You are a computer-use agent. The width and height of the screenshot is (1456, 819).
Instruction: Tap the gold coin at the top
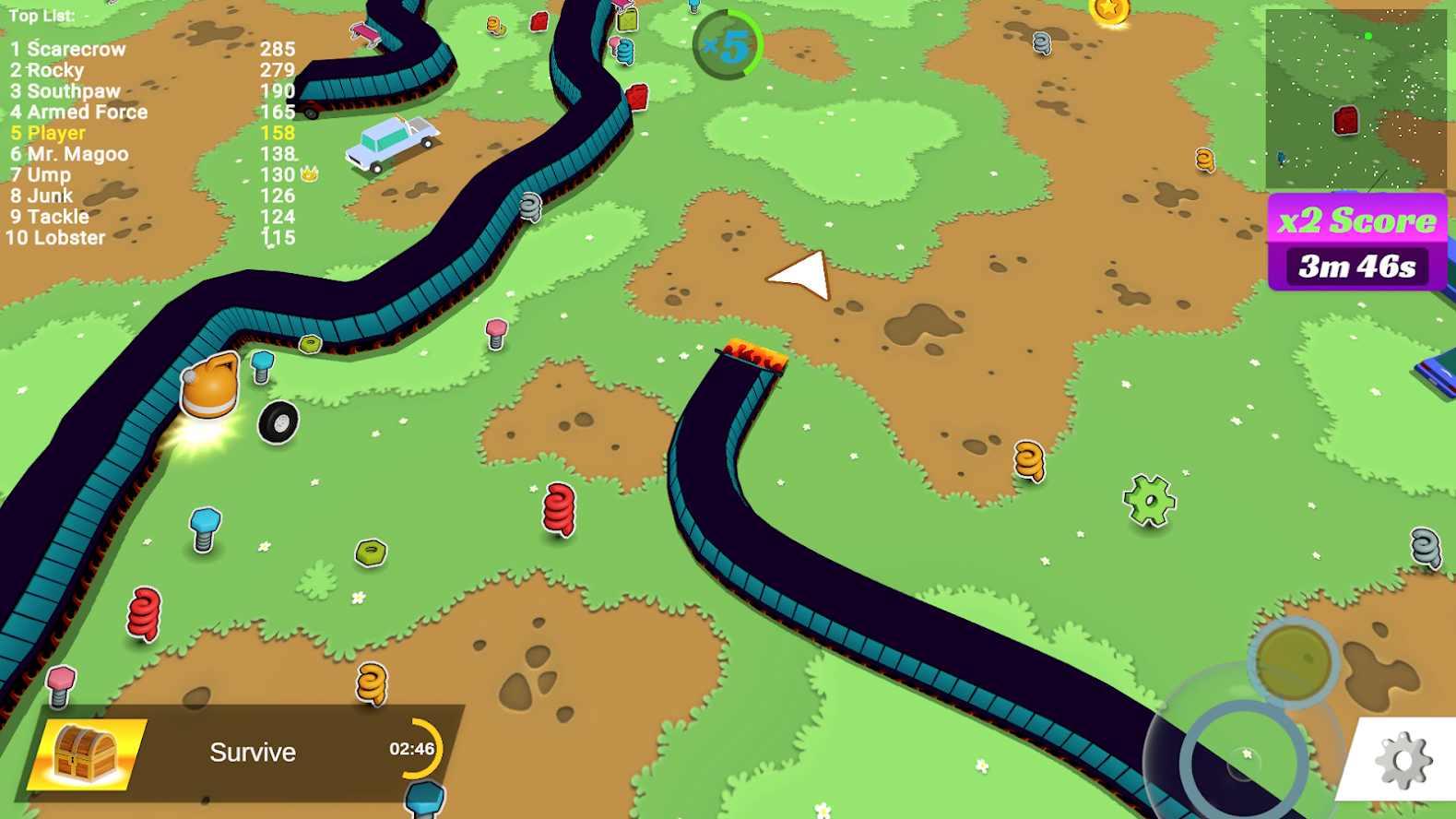coord(1109,11)
